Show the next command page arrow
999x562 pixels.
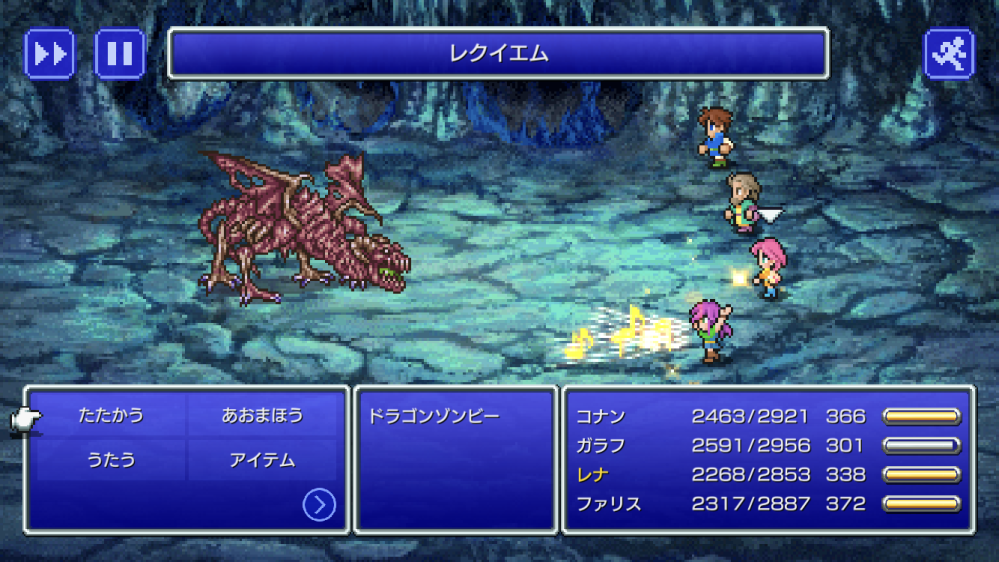point(319,505)
